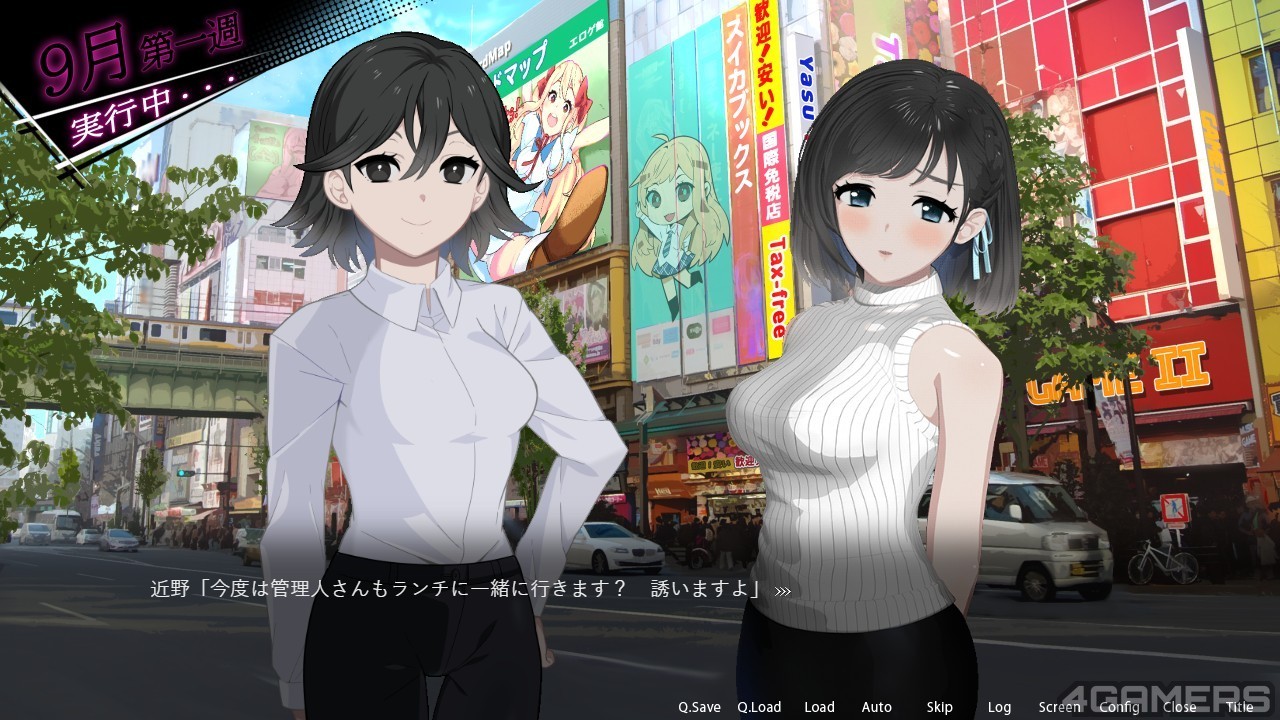Return to the Title screen
The width and height of the screenshot is (1280, 720).
point(1240,707)
